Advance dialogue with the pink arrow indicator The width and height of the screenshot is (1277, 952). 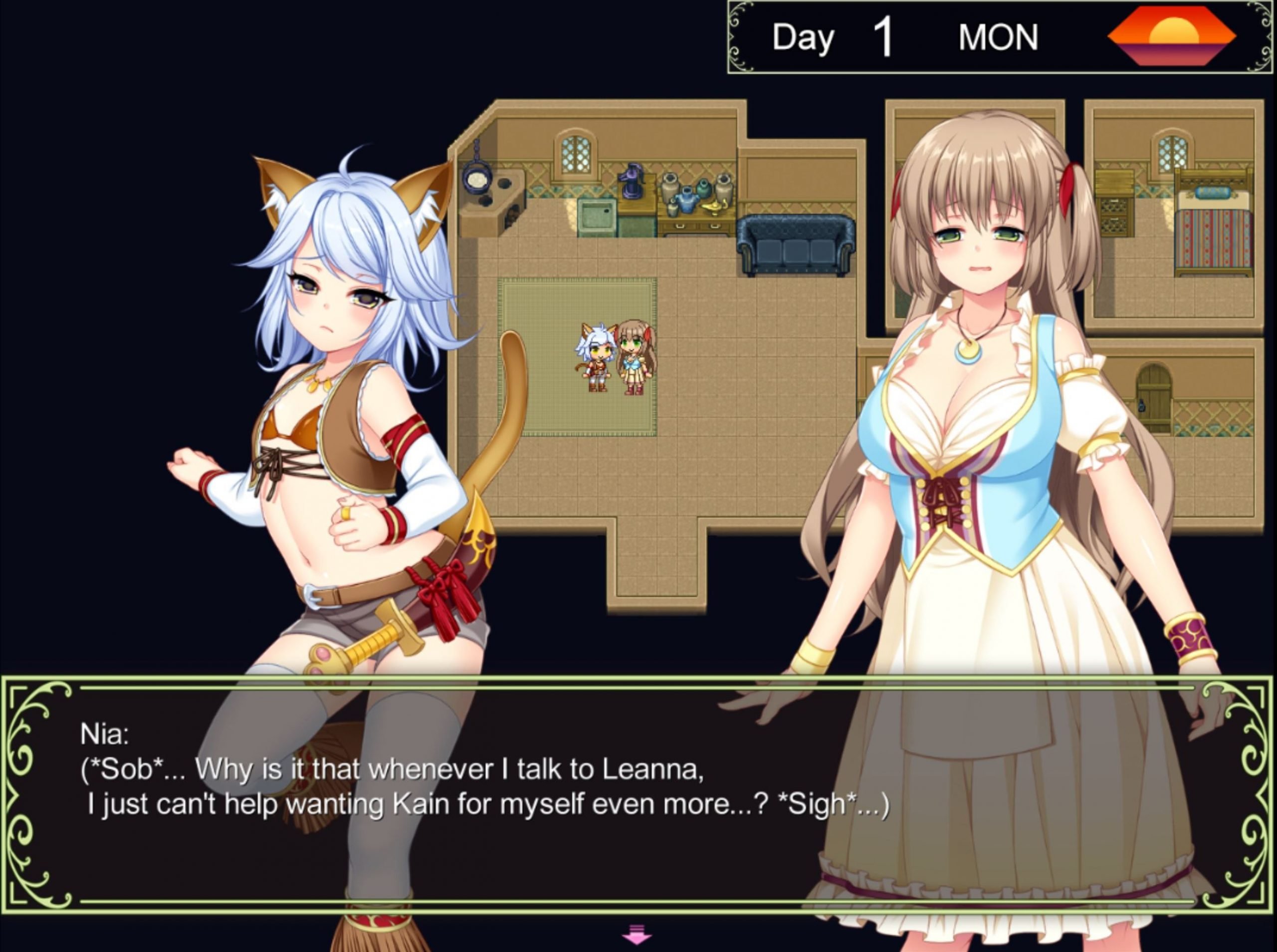tap(637, 935)
